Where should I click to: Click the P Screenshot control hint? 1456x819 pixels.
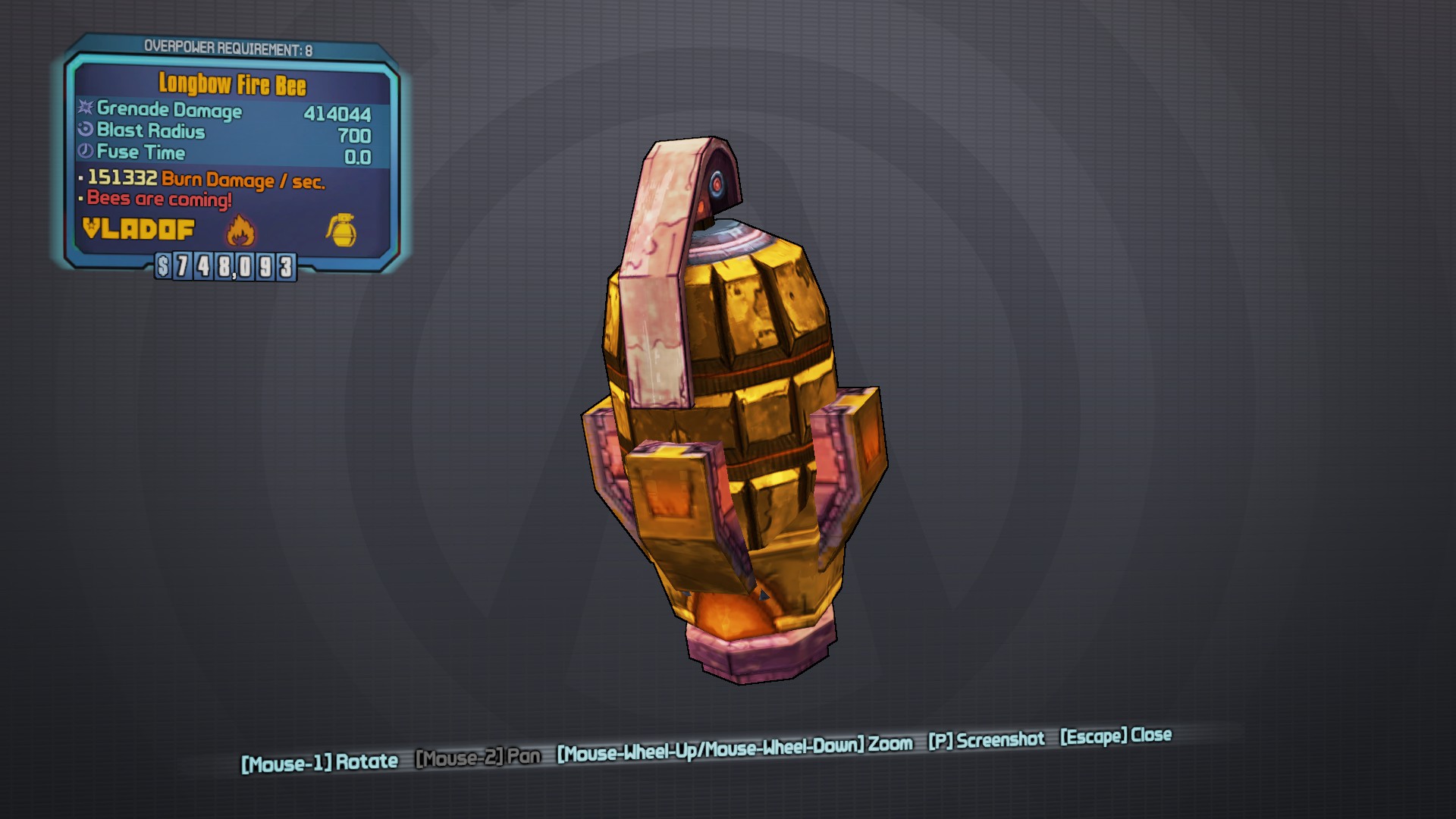point(985,739)
